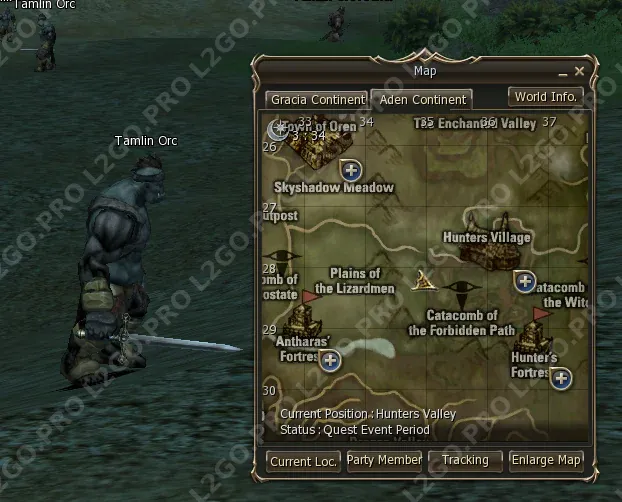The image size is (622, 502).
Task: Toggle Party Member display
Action: pos(384,460)
